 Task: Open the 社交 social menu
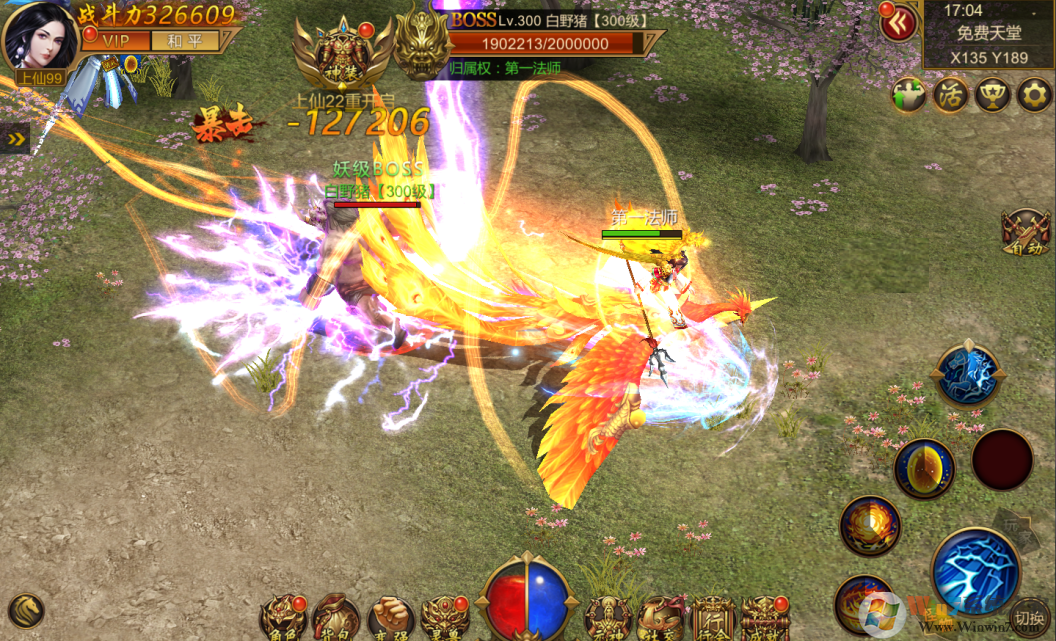pyautogui.click(x=661, y=617)
